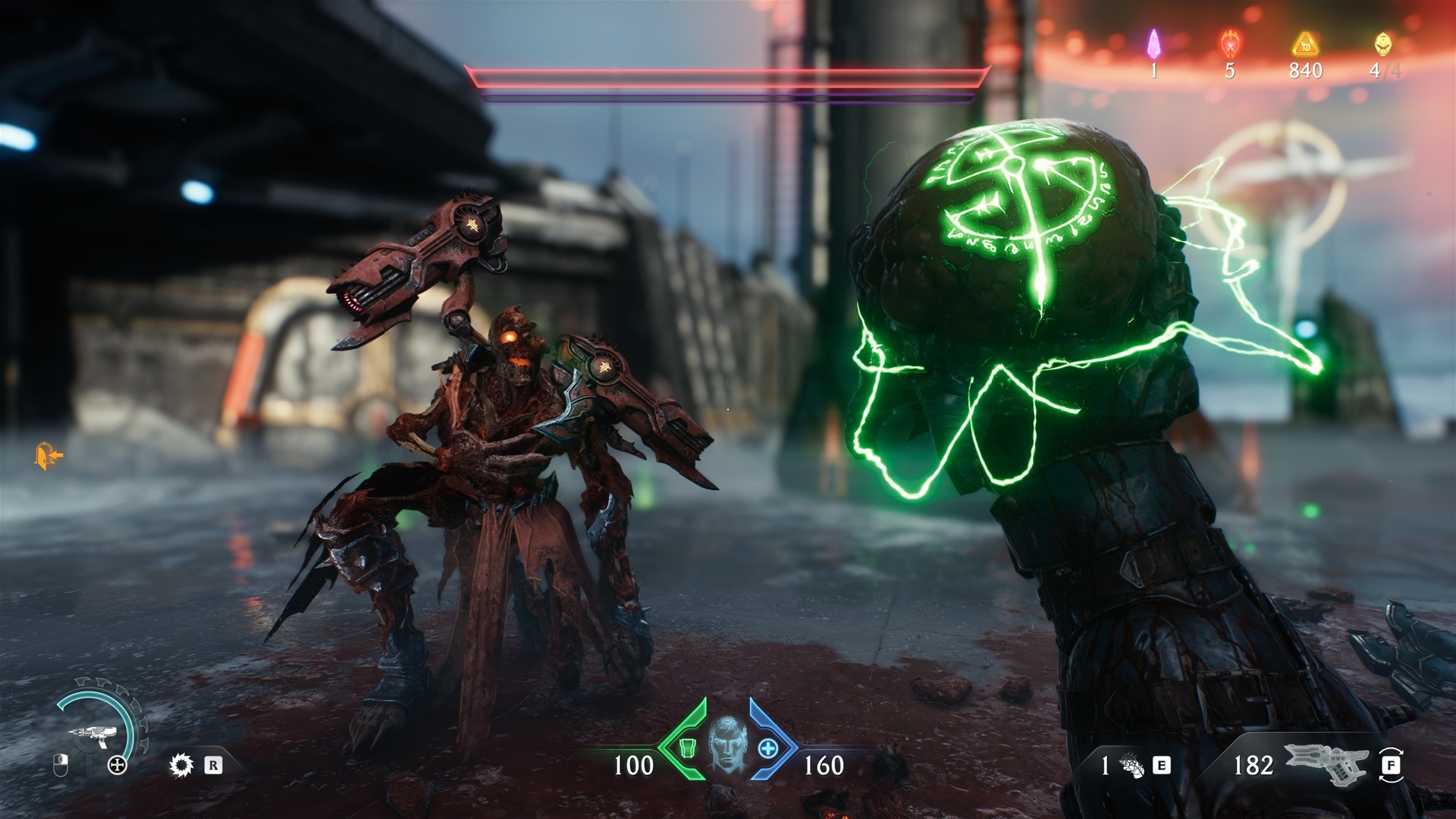
Task: Select the cross emblem on the gauge
Action: coord(117,765)
